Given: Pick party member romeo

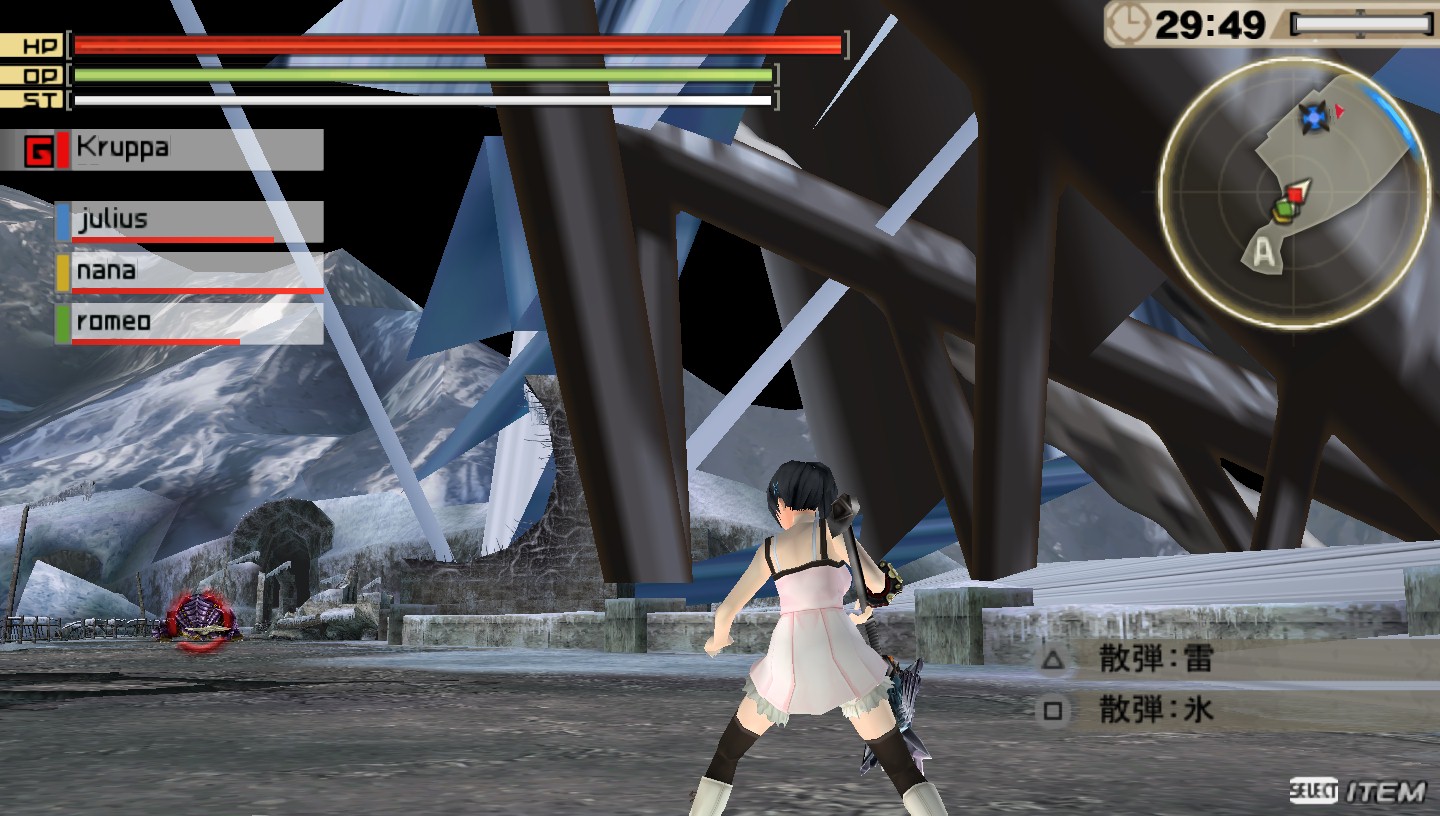Looking at the screenshot, I should 190,323.
